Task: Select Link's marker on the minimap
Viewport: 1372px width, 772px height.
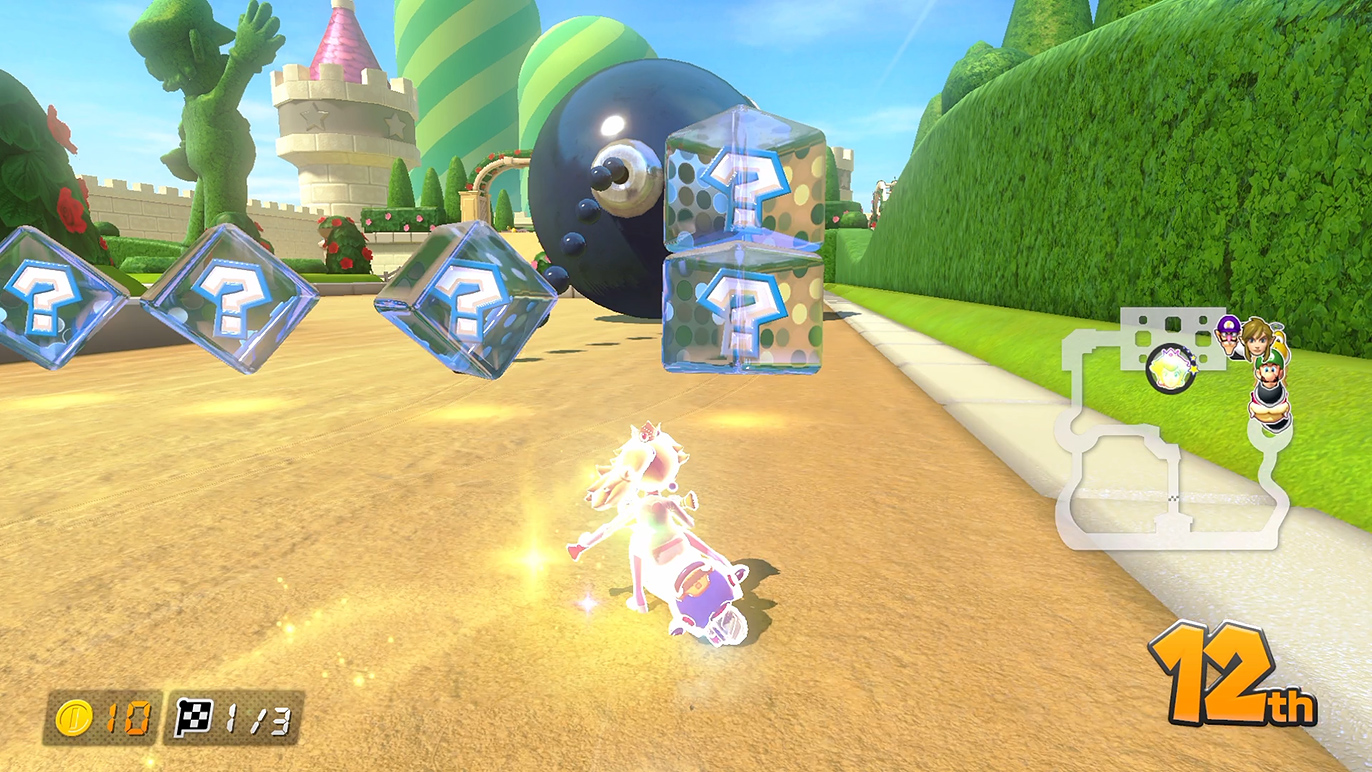Action: point(1255,340)
